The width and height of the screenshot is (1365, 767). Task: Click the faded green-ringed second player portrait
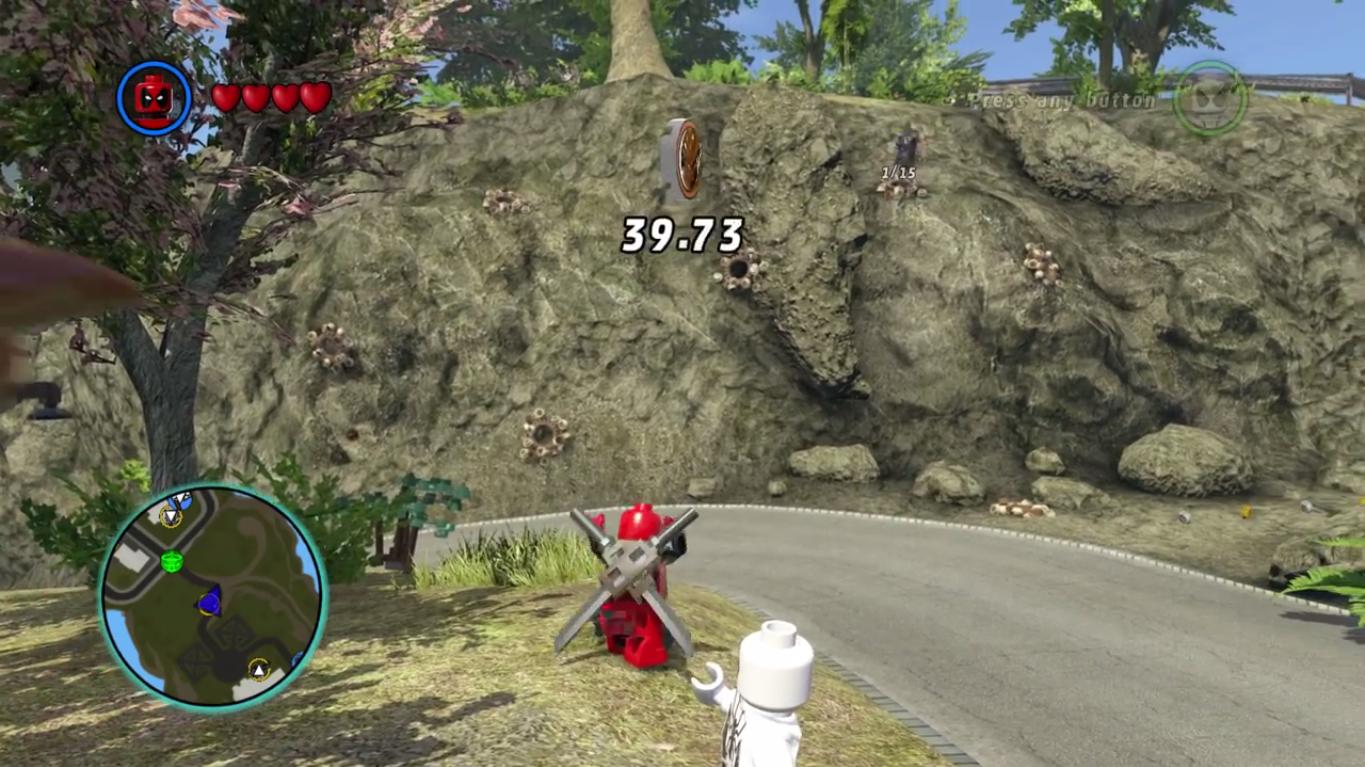[1209, 98]
